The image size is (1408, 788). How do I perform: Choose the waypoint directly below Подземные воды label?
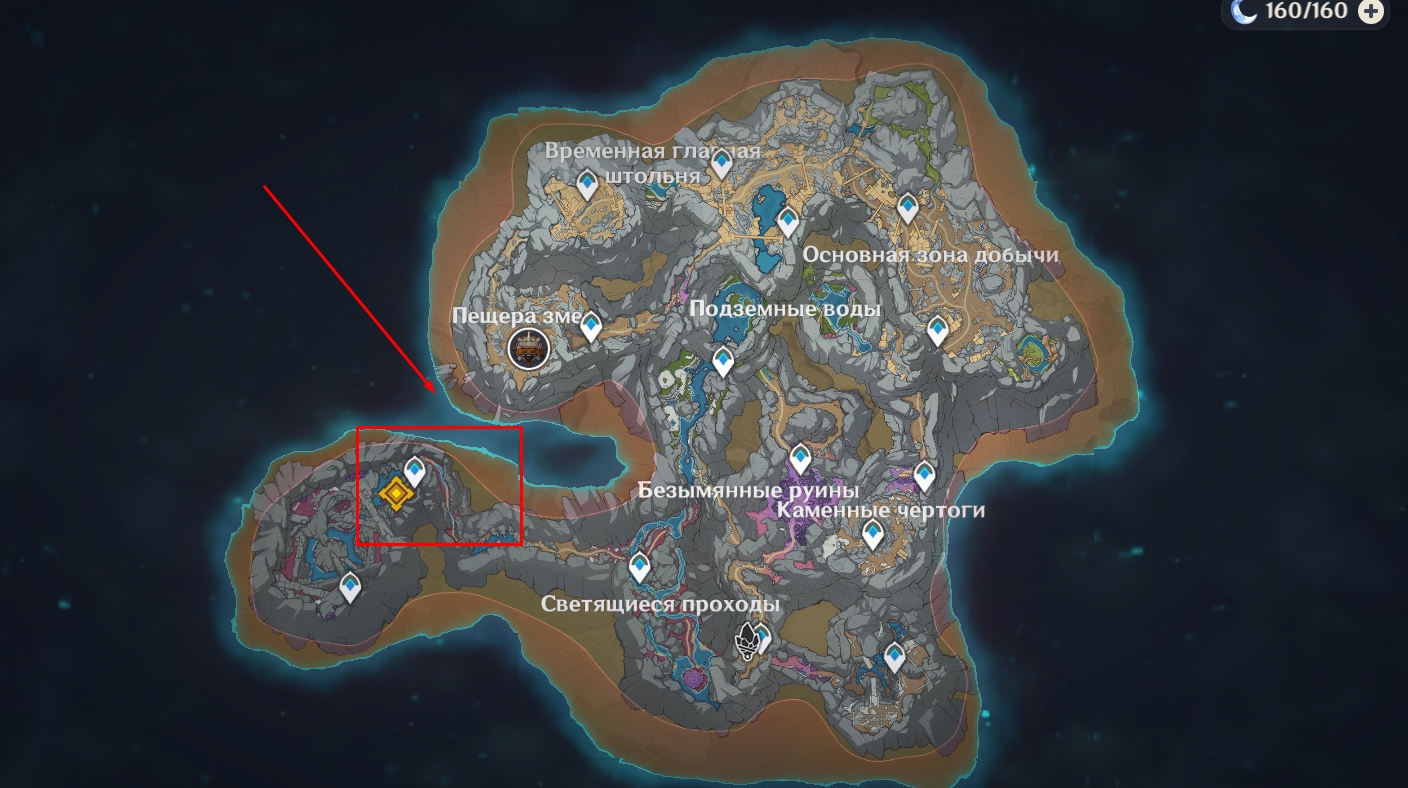click(x=723, y=360)
